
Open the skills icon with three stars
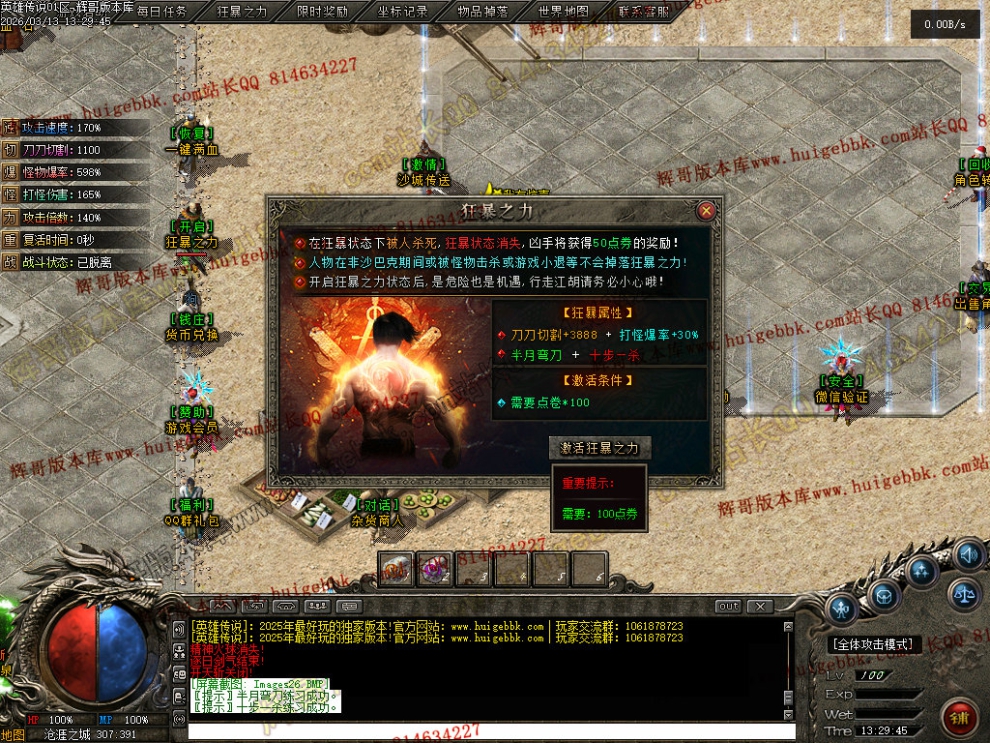[922, 571]
